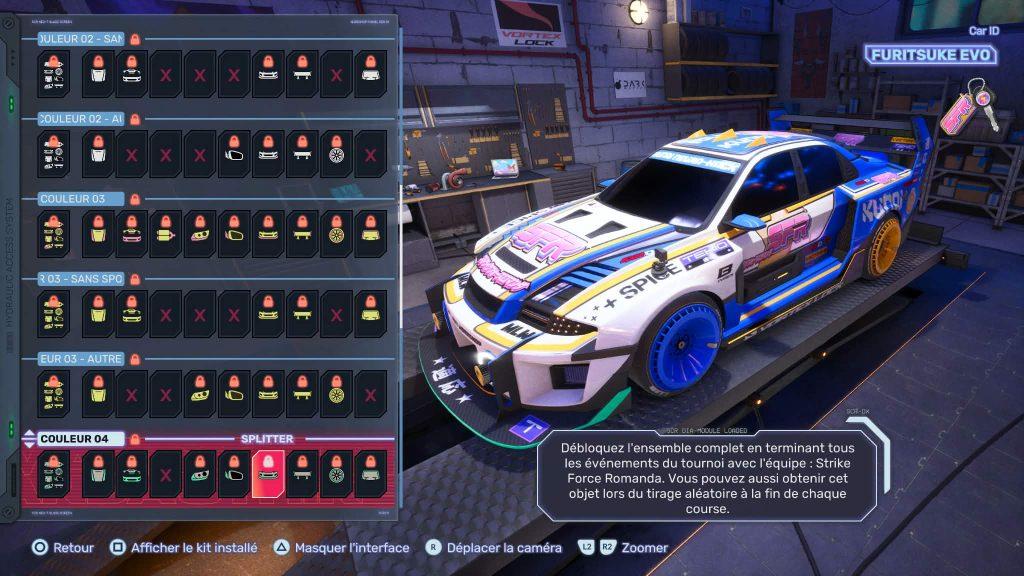Hide the interface with Masquer l'interface
The height and width of the screenshot is (576, 1024).
coord(341,548)
